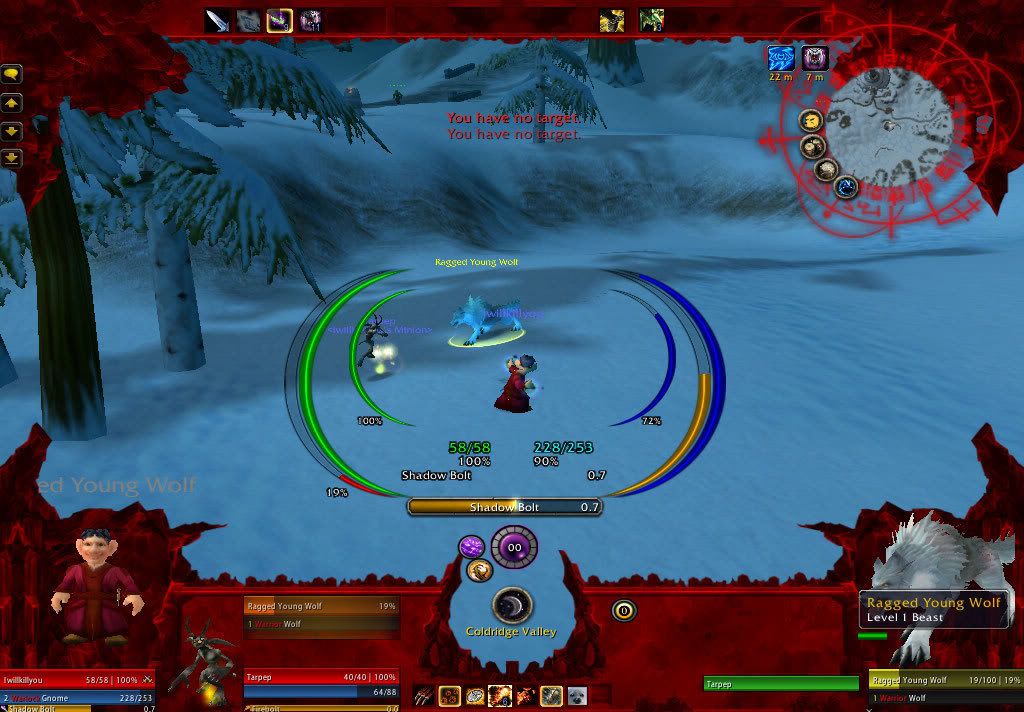
Task: Activate the highlighted purple spell icon
Action: tap(280, 20)
